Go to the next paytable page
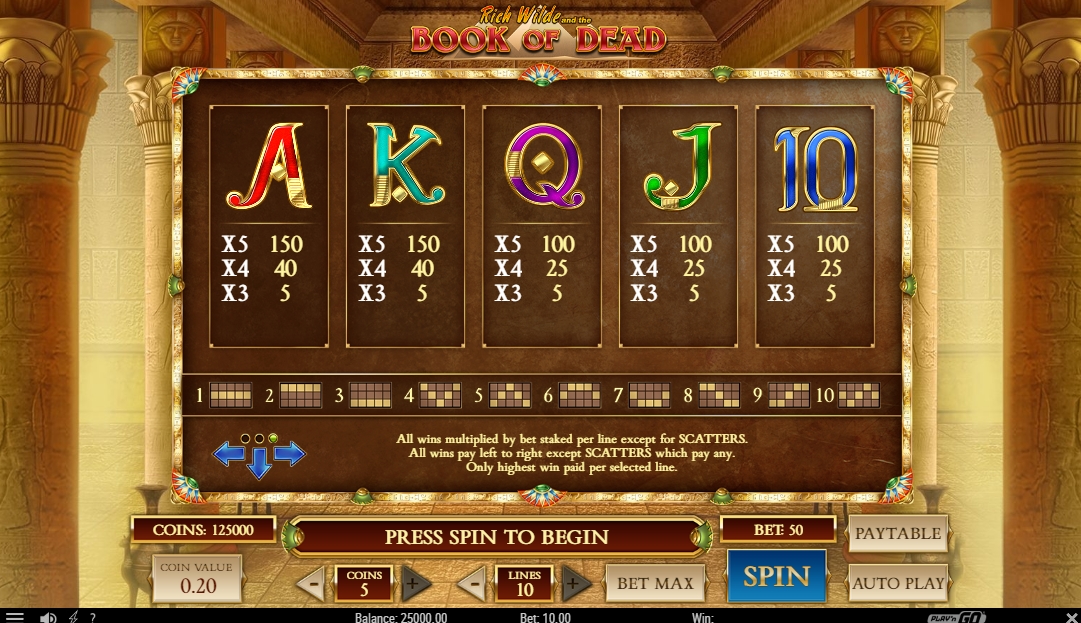 point(290,454)
